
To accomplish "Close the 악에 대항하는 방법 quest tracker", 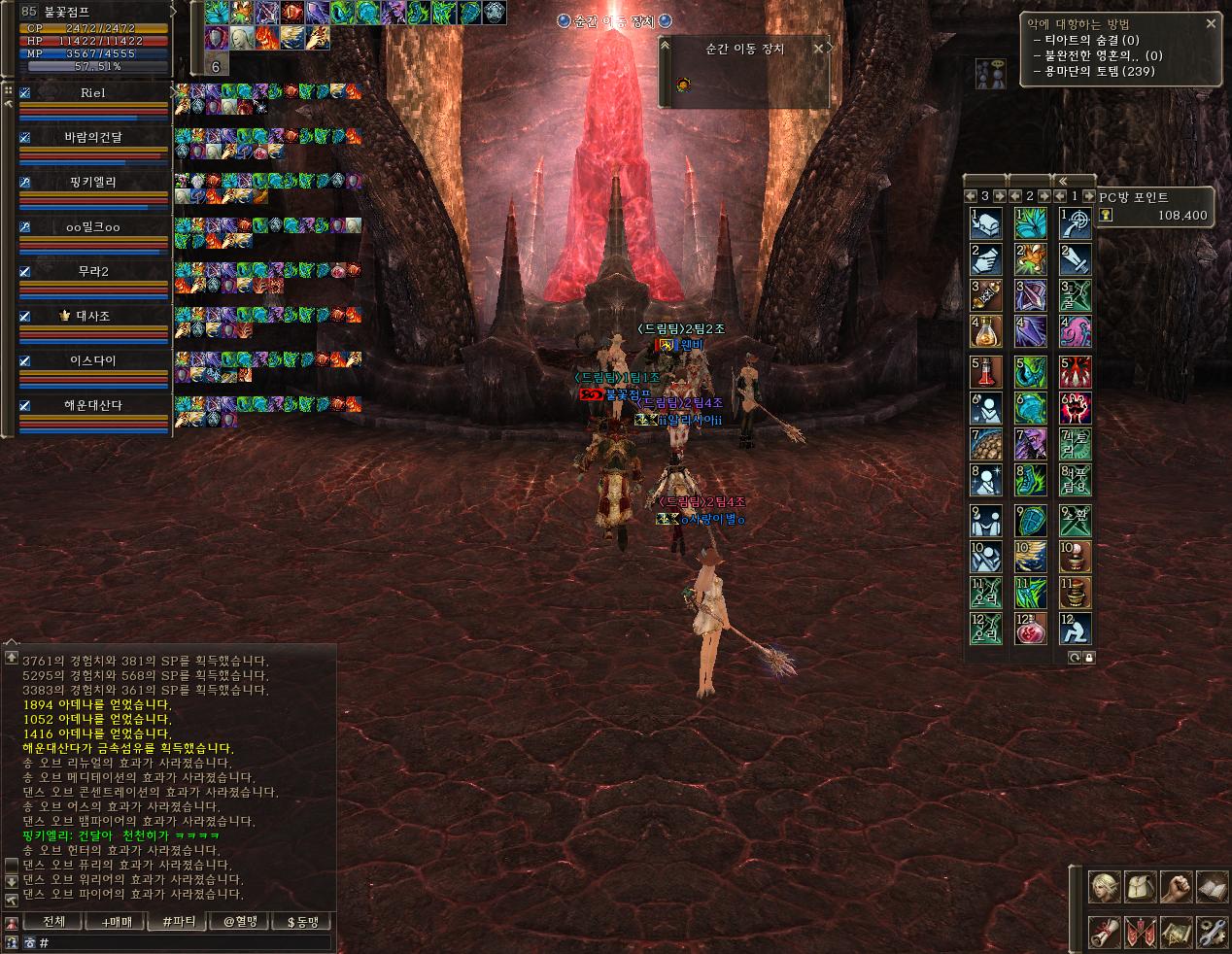I will pos(1211,23).
